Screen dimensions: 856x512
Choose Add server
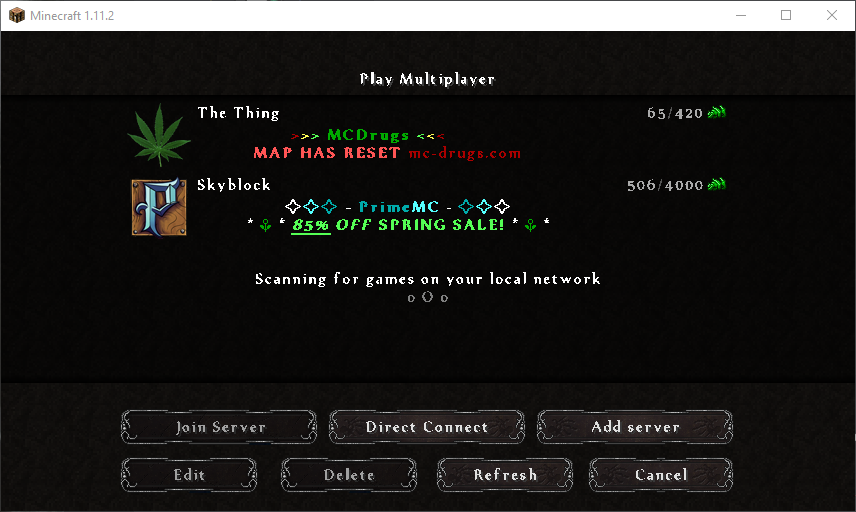pos(635,427)
